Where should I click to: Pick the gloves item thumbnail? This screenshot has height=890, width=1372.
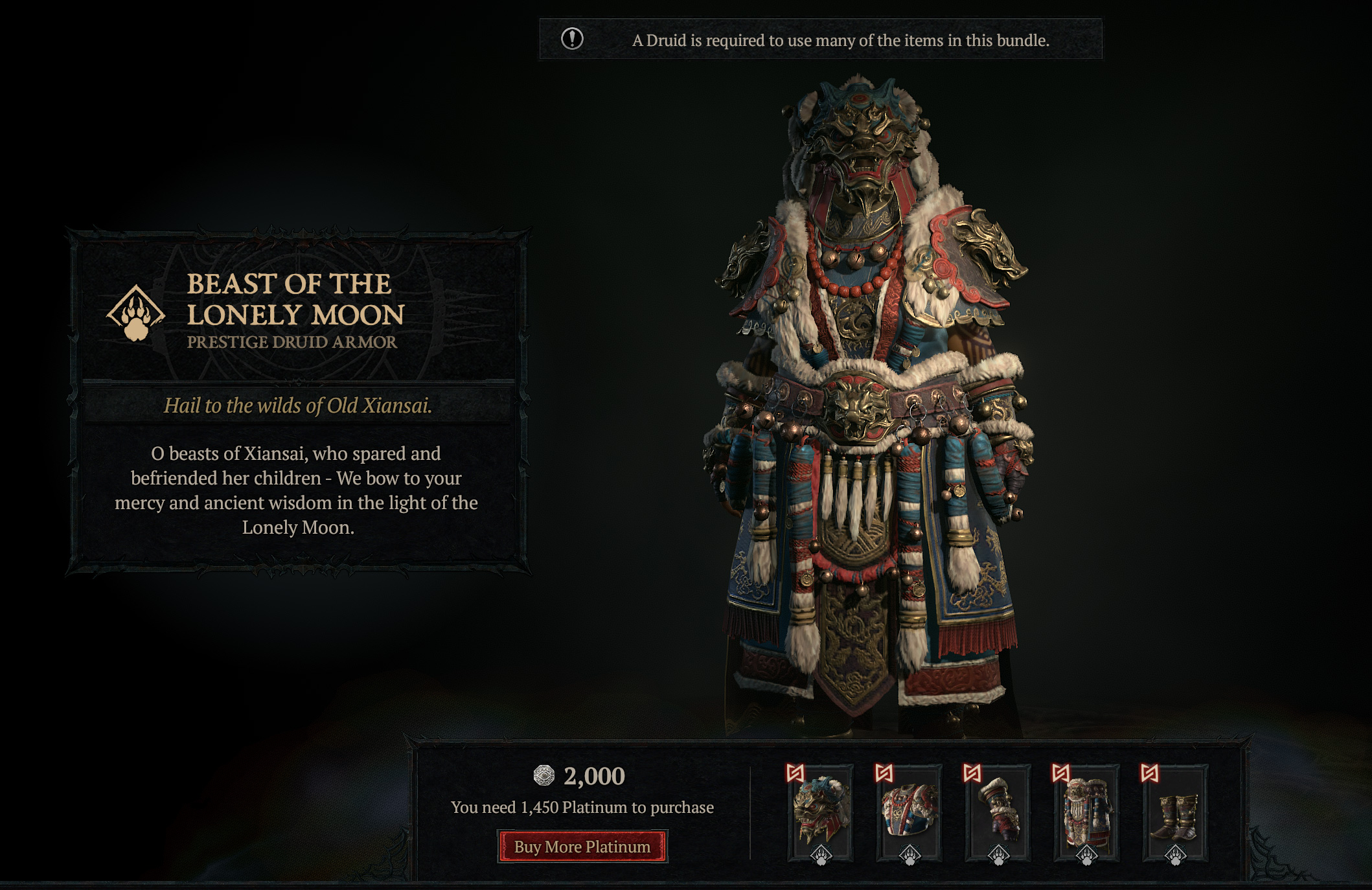[998, 812]
